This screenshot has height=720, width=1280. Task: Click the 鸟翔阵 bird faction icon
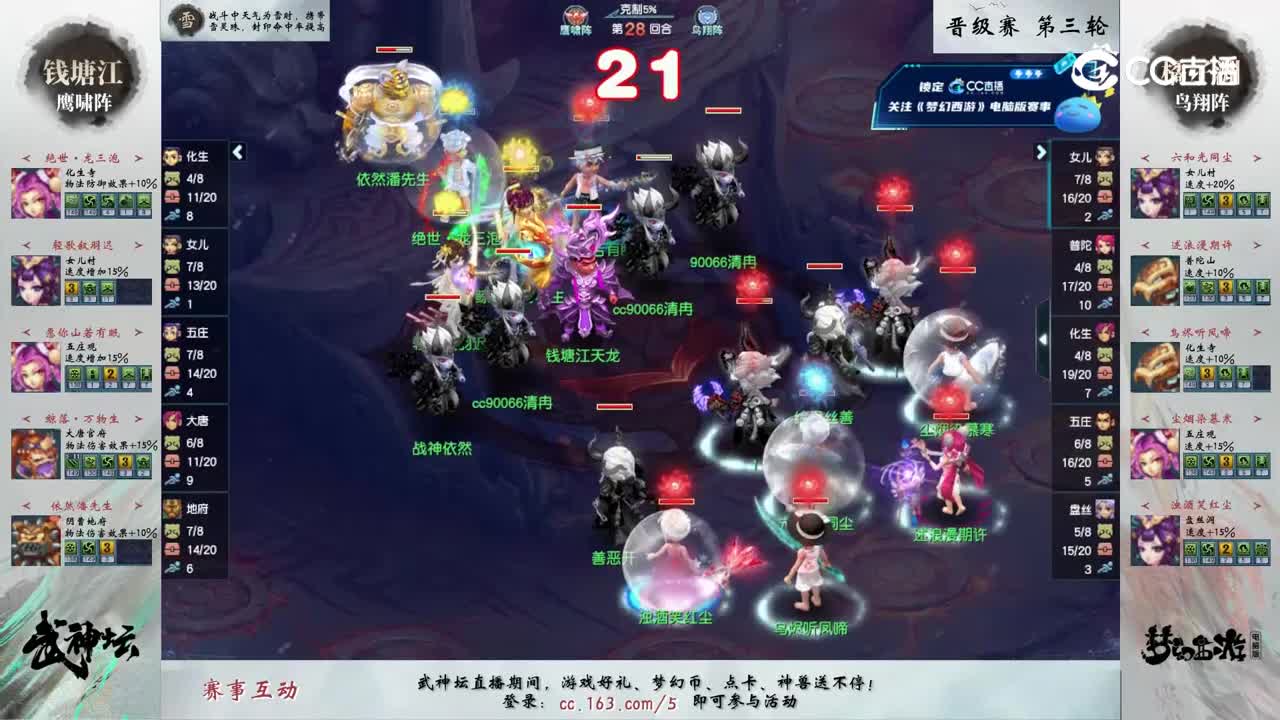click(707, 15)
